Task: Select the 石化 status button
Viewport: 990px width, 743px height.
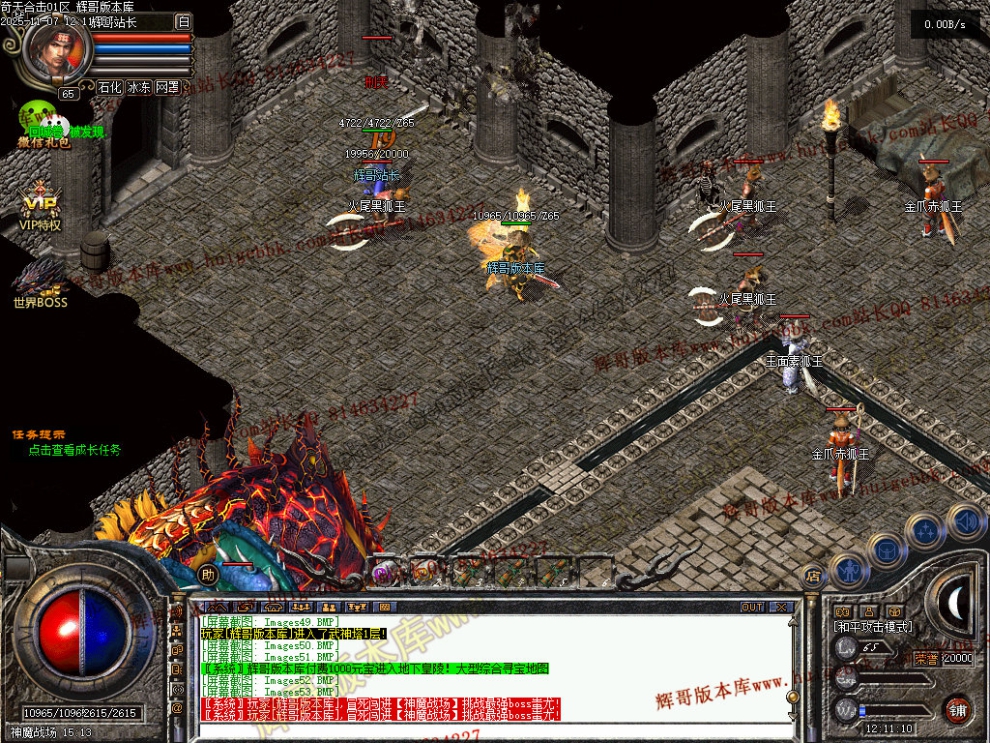Action: click(x=109, y=87)
